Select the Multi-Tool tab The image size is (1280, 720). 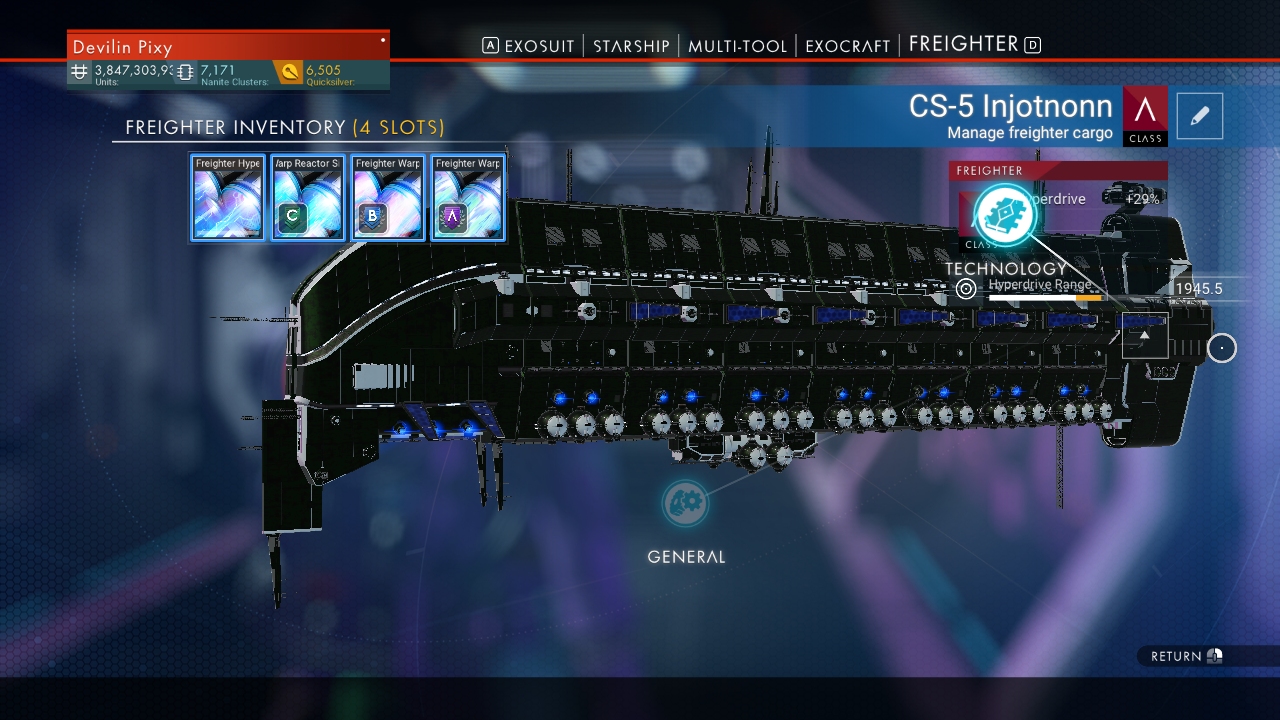pos(737,46)
